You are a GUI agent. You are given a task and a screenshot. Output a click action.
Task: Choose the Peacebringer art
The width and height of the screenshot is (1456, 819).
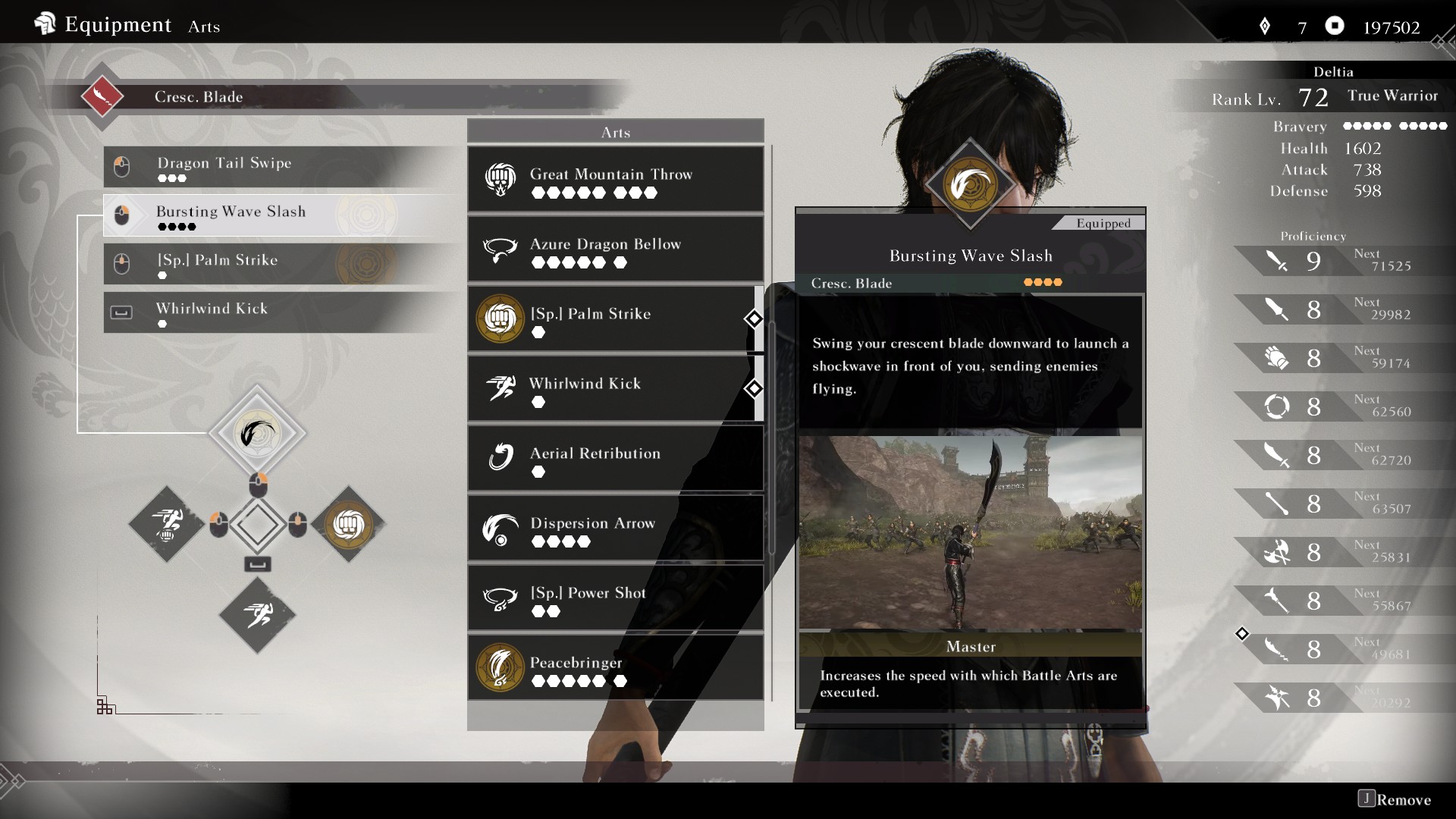click(615, 668)
